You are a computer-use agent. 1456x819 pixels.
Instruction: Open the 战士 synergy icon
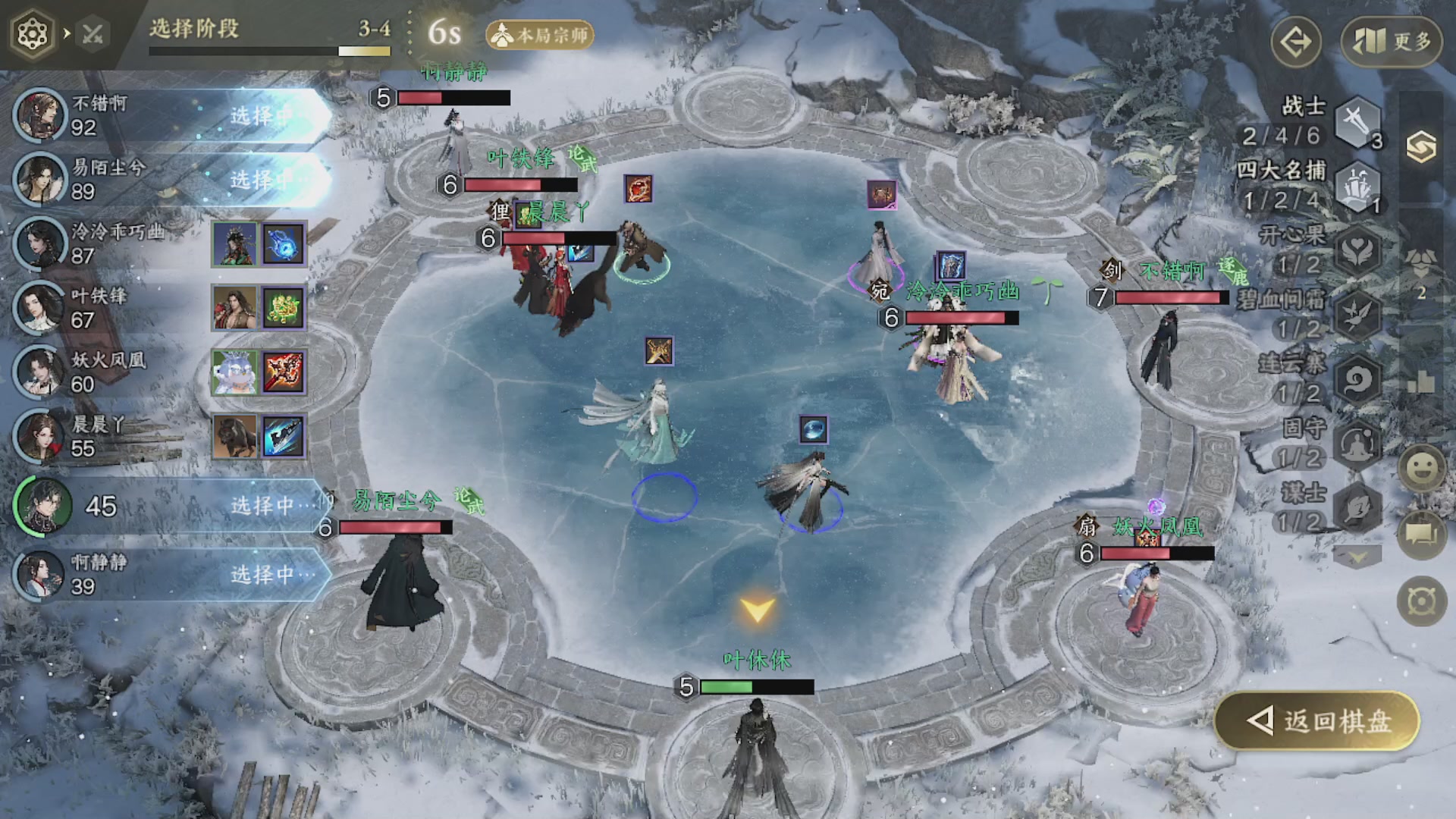coord(1357,121)
